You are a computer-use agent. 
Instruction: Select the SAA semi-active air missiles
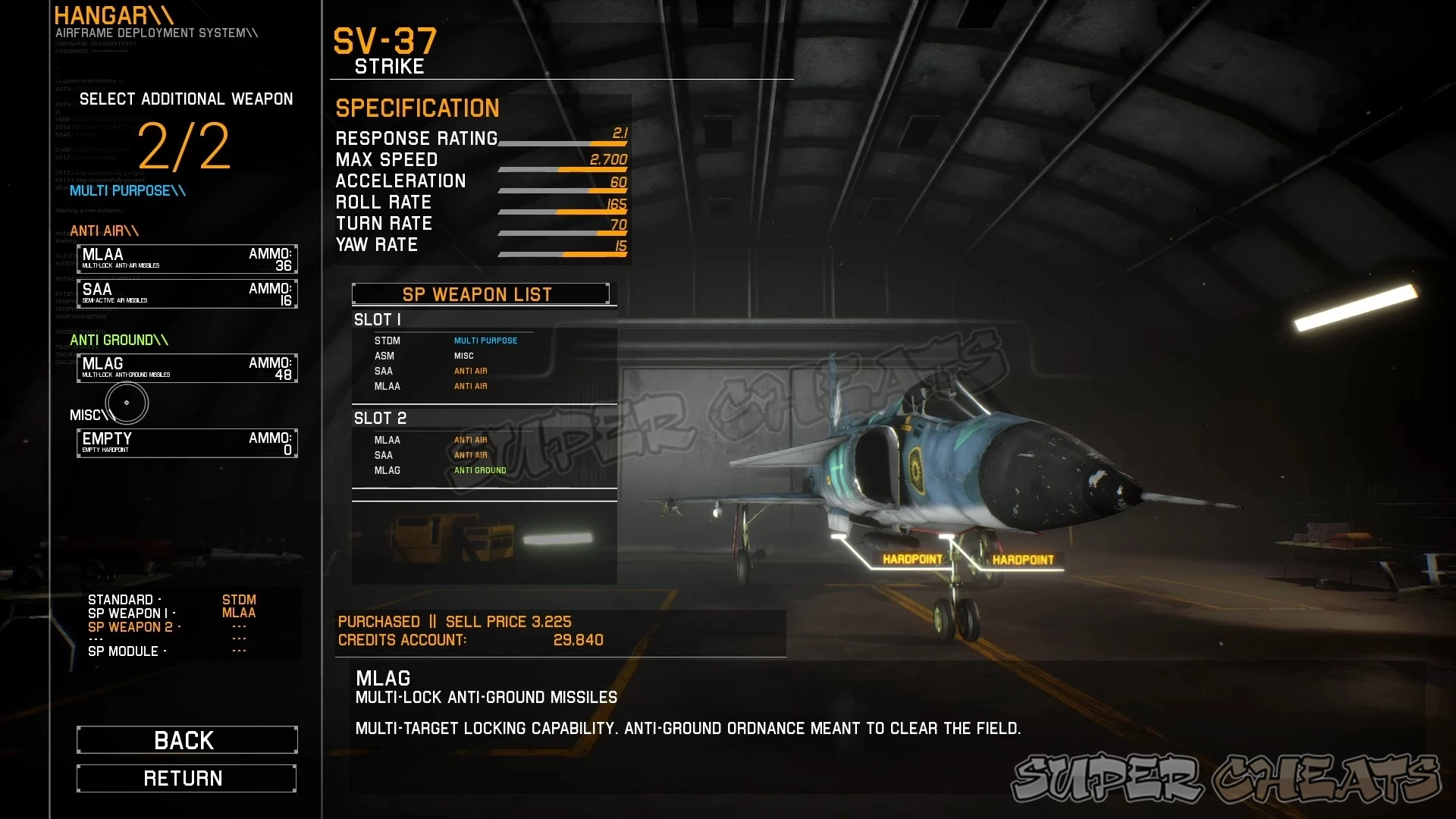point(187,293)
